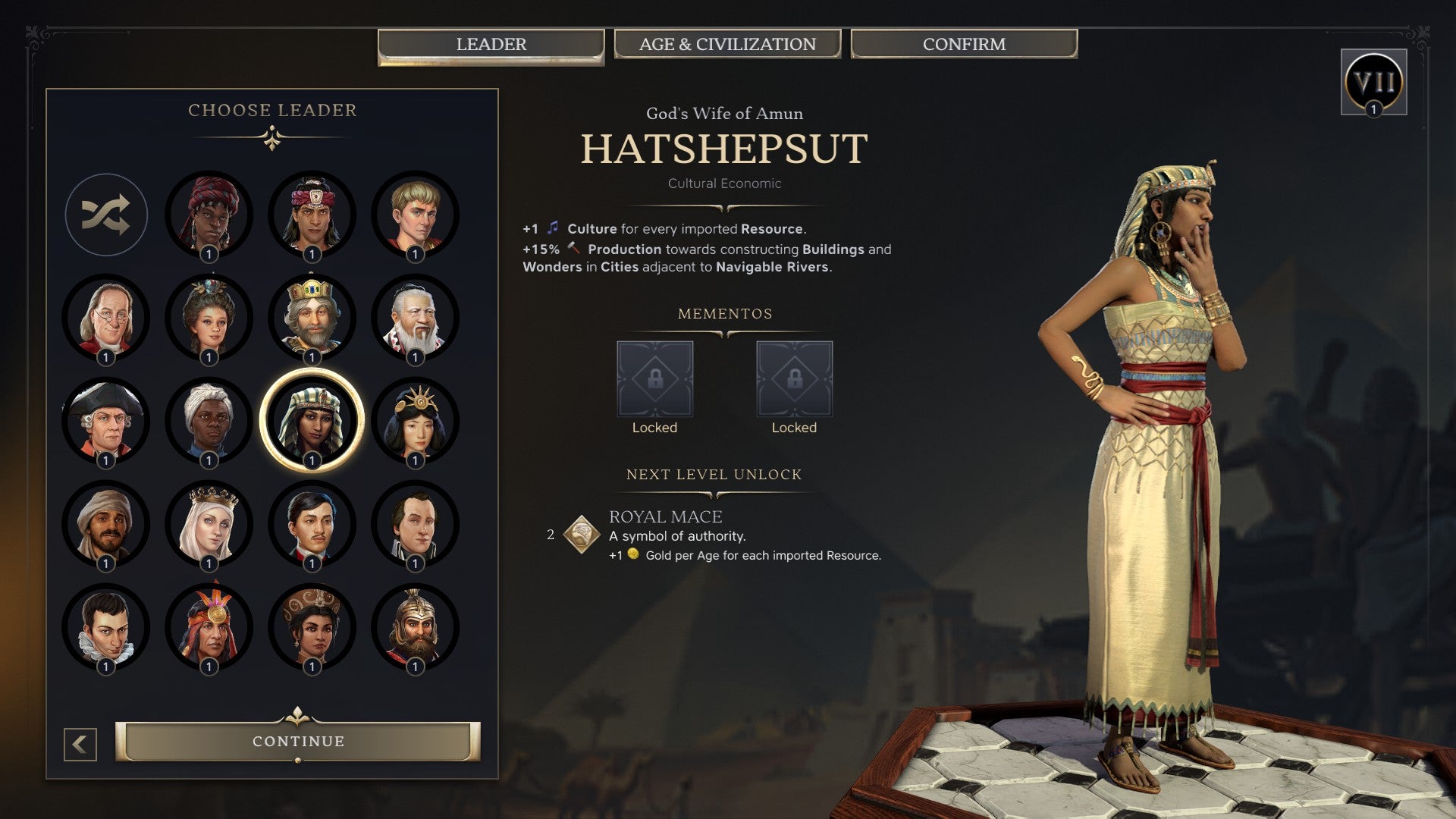Image resolution: width=1456 pixels, height=819 pixels.
Task: Click the back arrow beside CONTINUE
Action: point(79,743)
